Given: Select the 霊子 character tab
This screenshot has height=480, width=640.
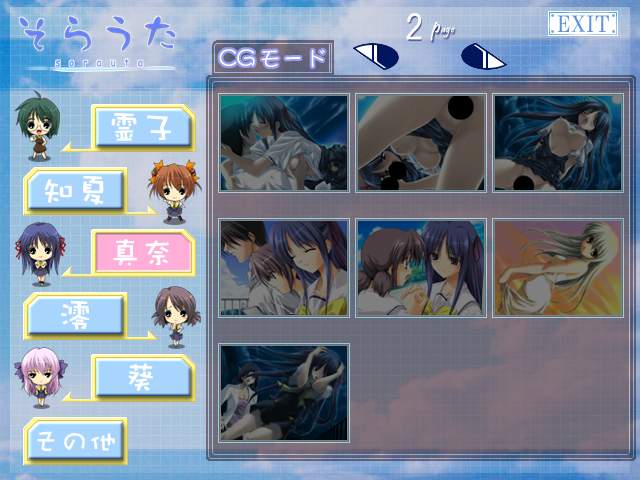Looking at the screenshot, I should (x=142, y=127).
